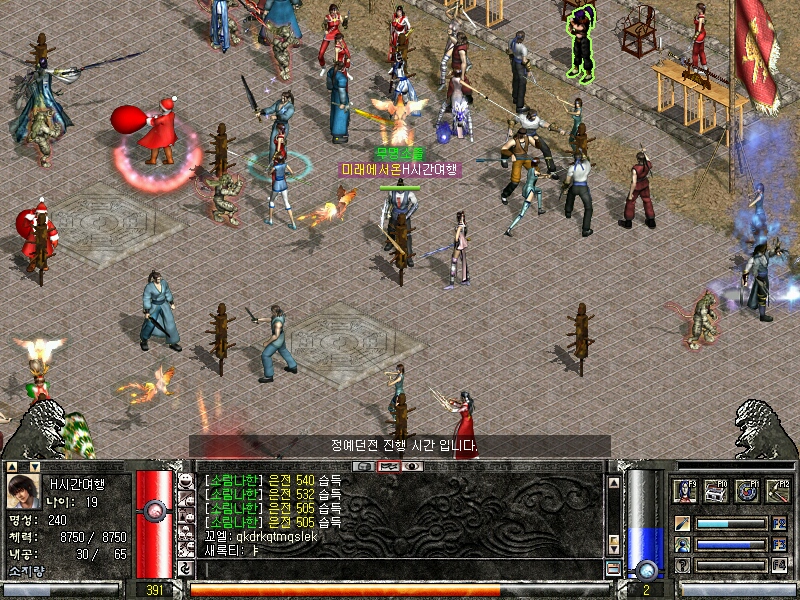800x600 pixels.
Task: Click the sword weapon skill icon
Action: (x=682, y=523)
